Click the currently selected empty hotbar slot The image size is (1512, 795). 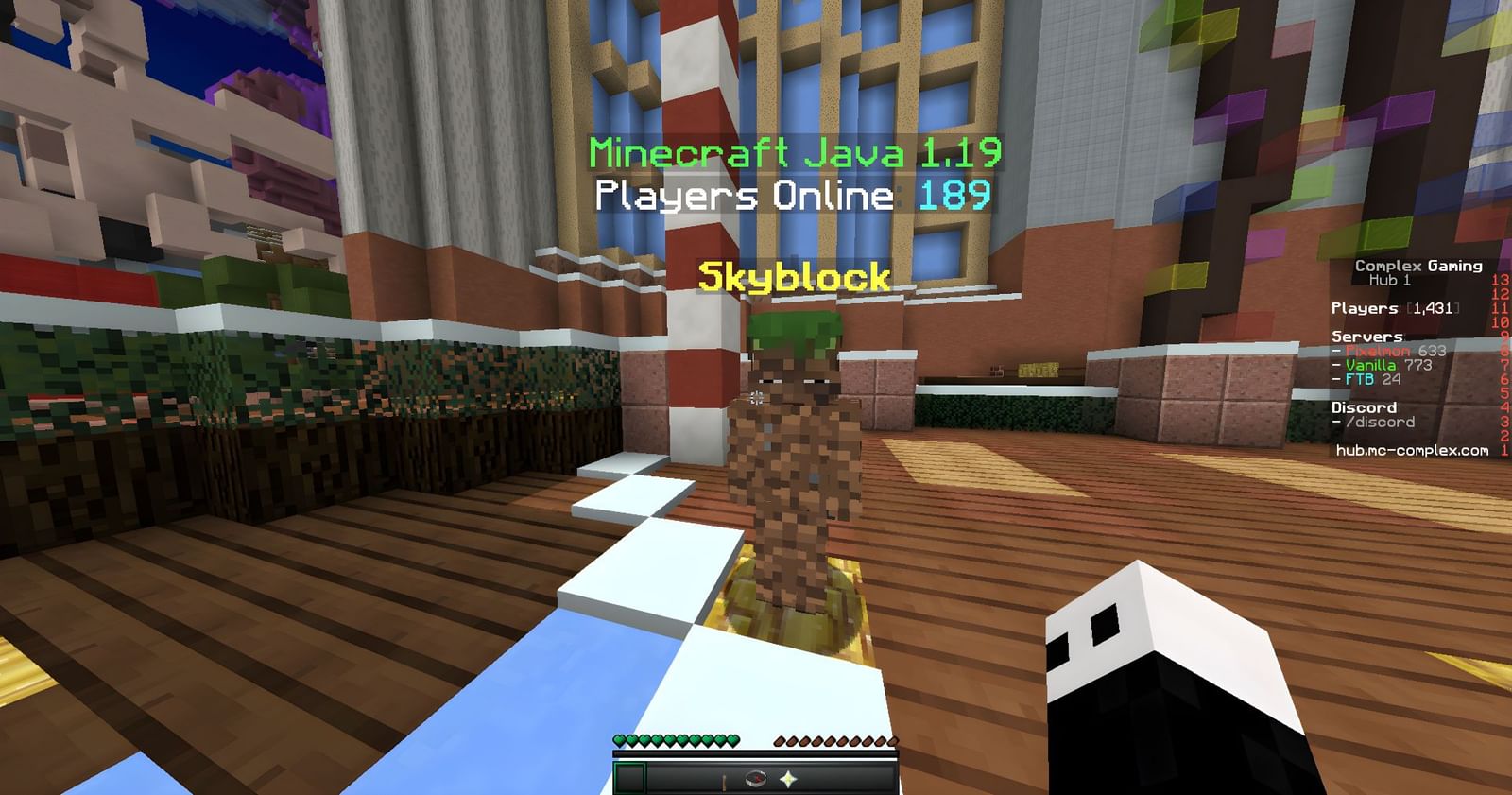coord(631,779)
